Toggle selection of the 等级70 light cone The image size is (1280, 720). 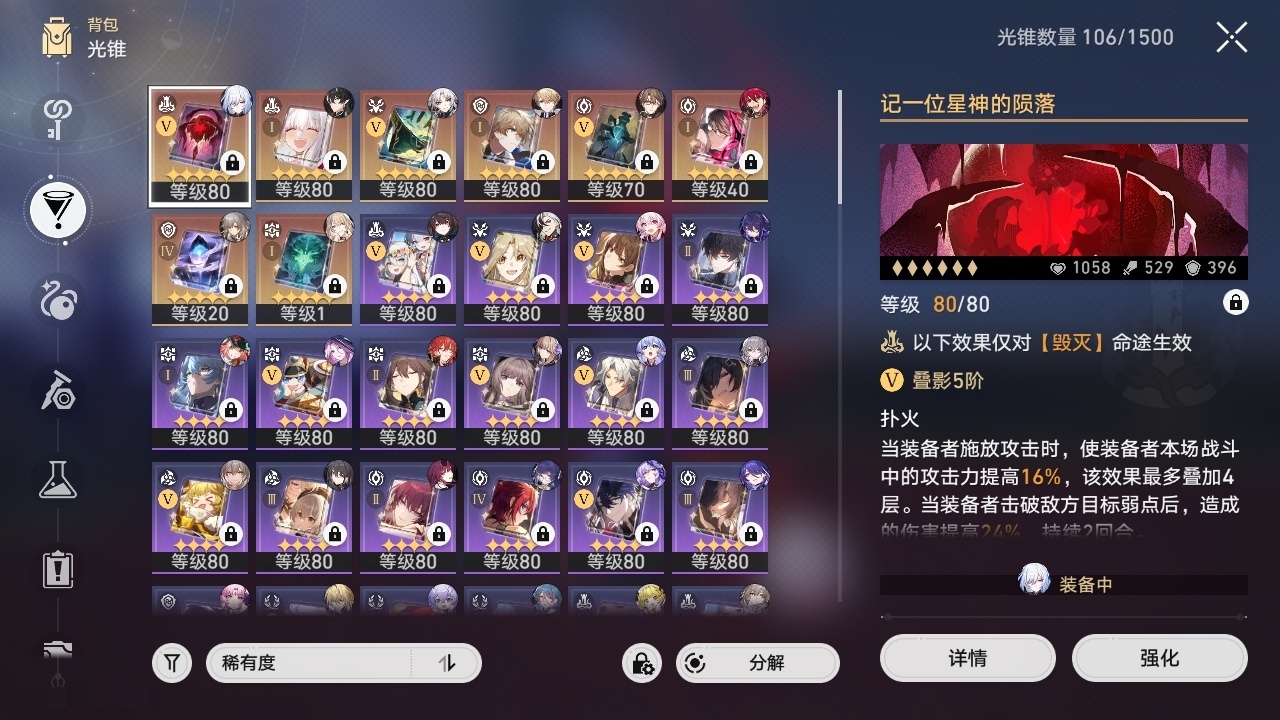(616, 145)
